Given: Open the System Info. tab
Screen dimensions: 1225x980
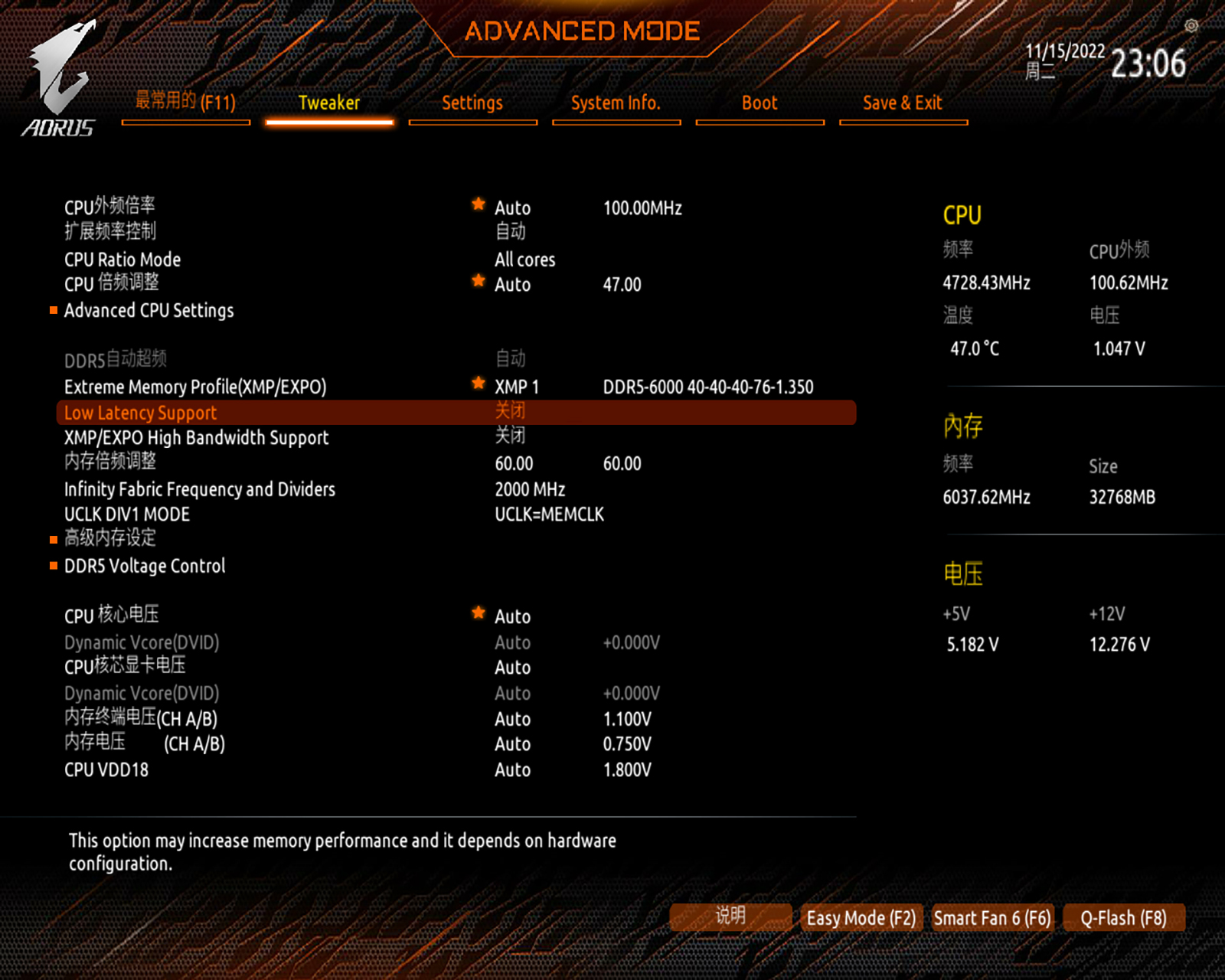Looking at the screenshot, I should click(616, 103).
